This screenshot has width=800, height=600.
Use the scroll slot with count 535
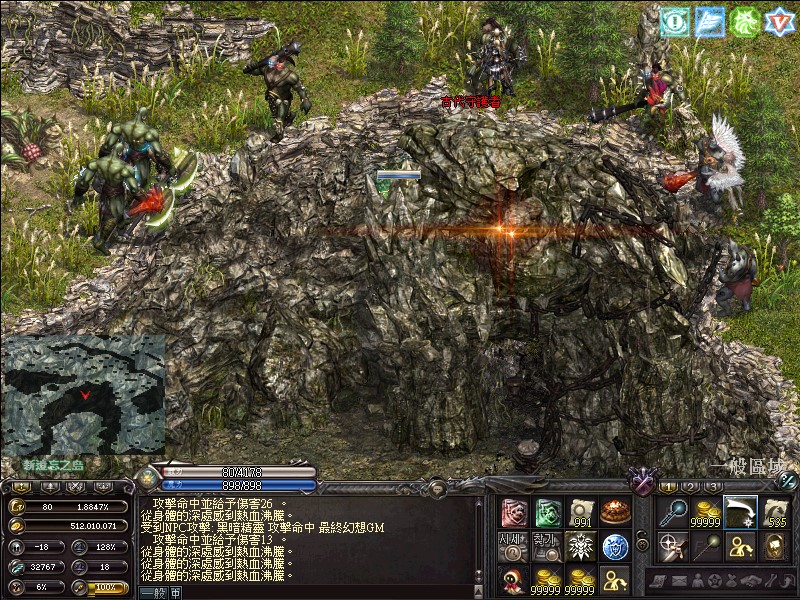click(x=774, y=513)
